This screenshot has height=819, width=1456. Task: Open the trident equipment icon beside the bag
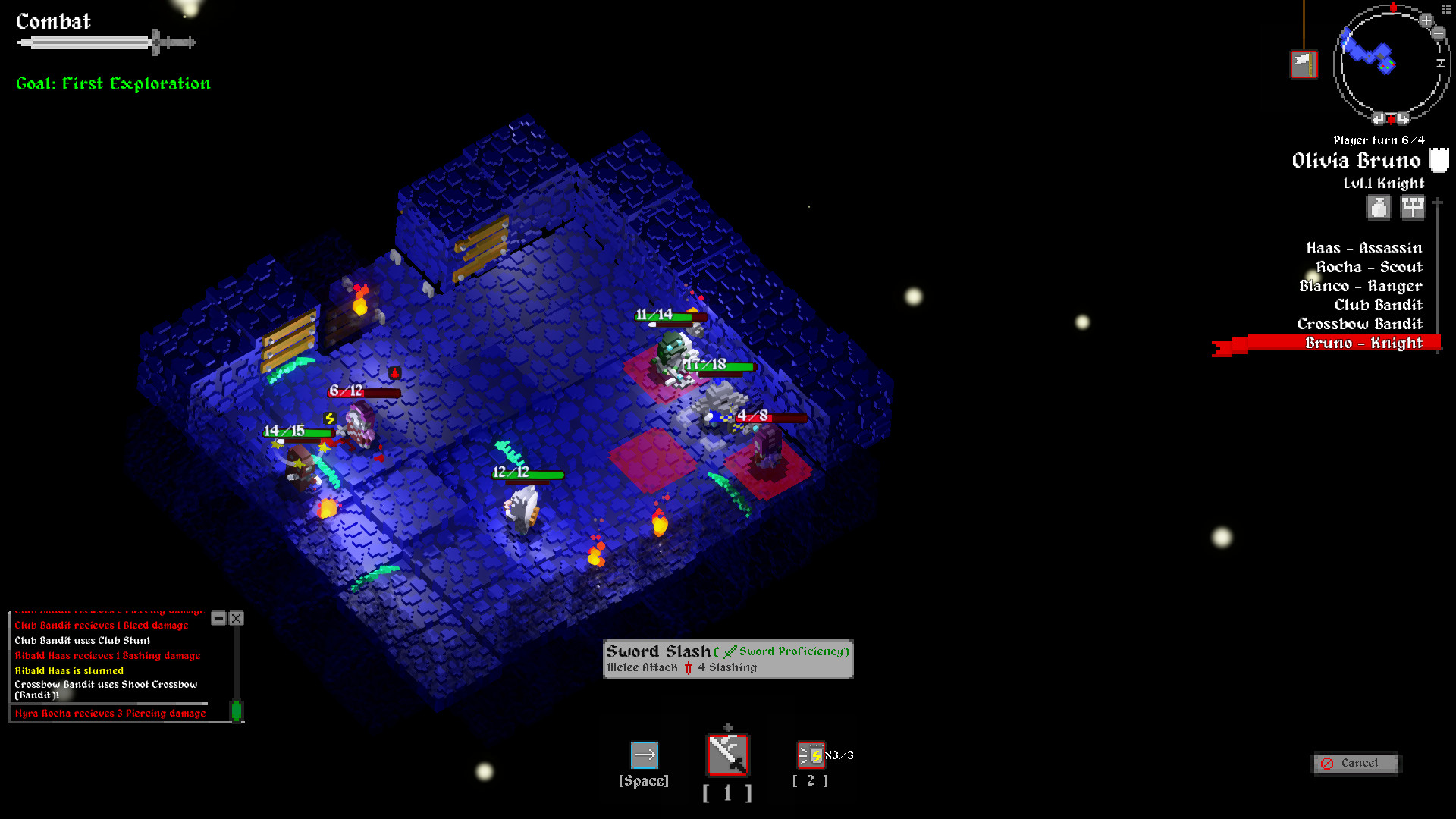click(1412, 207)
